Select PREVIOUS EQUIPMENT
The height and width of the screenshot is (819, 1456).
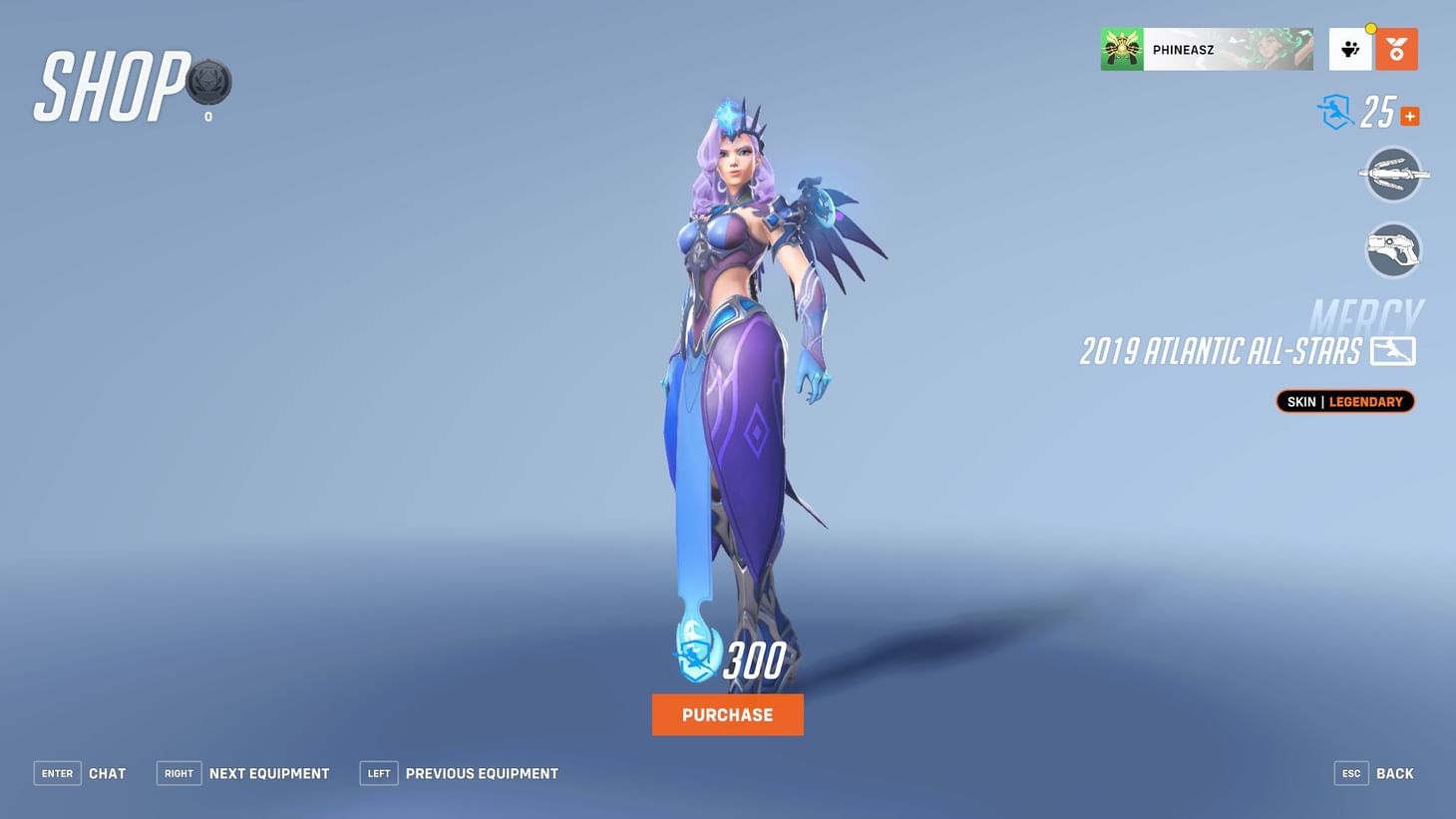click(x=482, y=772)
